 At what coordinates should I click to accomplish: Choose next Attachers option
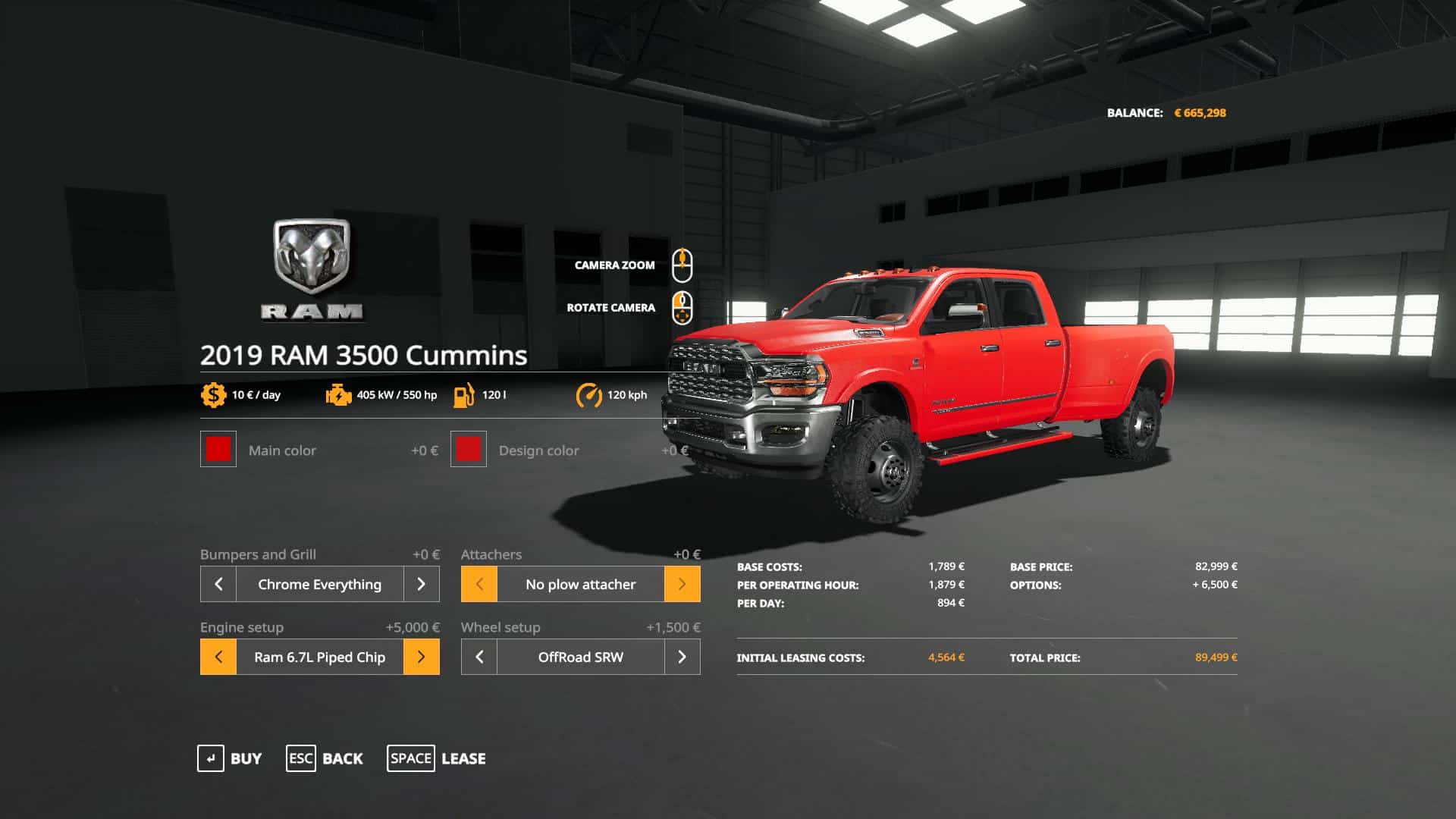tap(682, 584)
